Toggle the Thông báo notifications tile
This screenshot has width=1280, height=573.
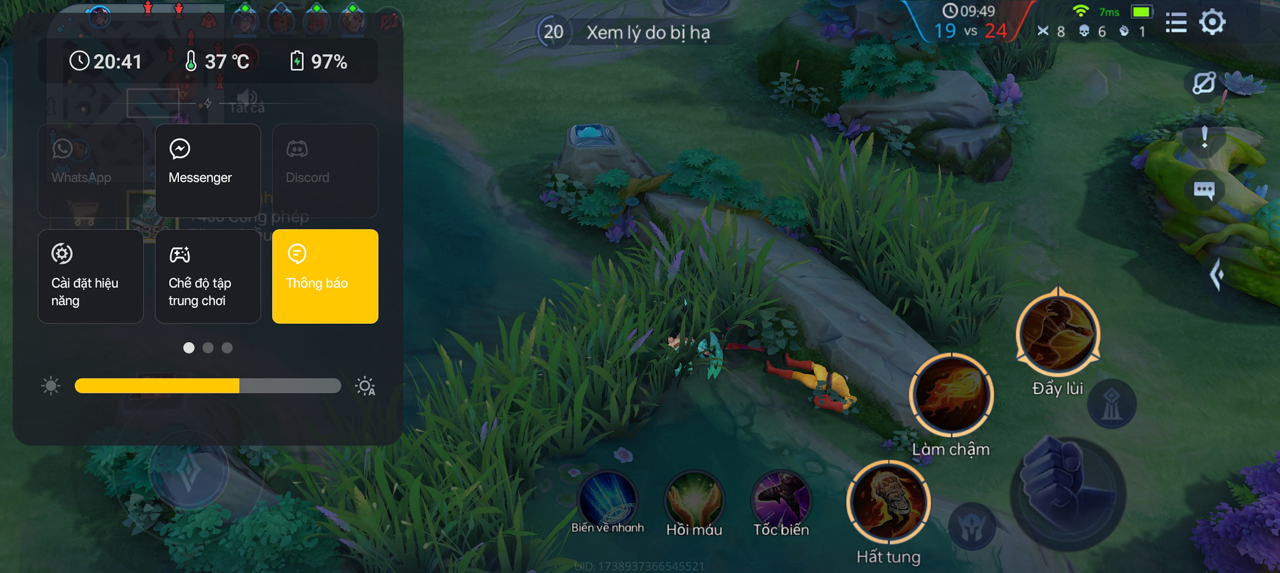[x=325, y=276]
